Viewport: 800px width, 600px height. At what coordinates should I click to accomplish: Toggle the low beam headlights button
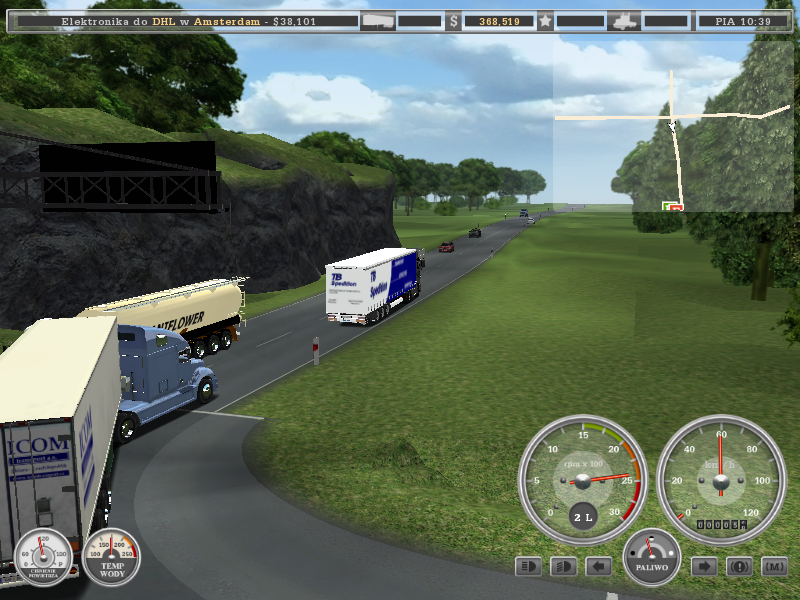click(564, 567)
